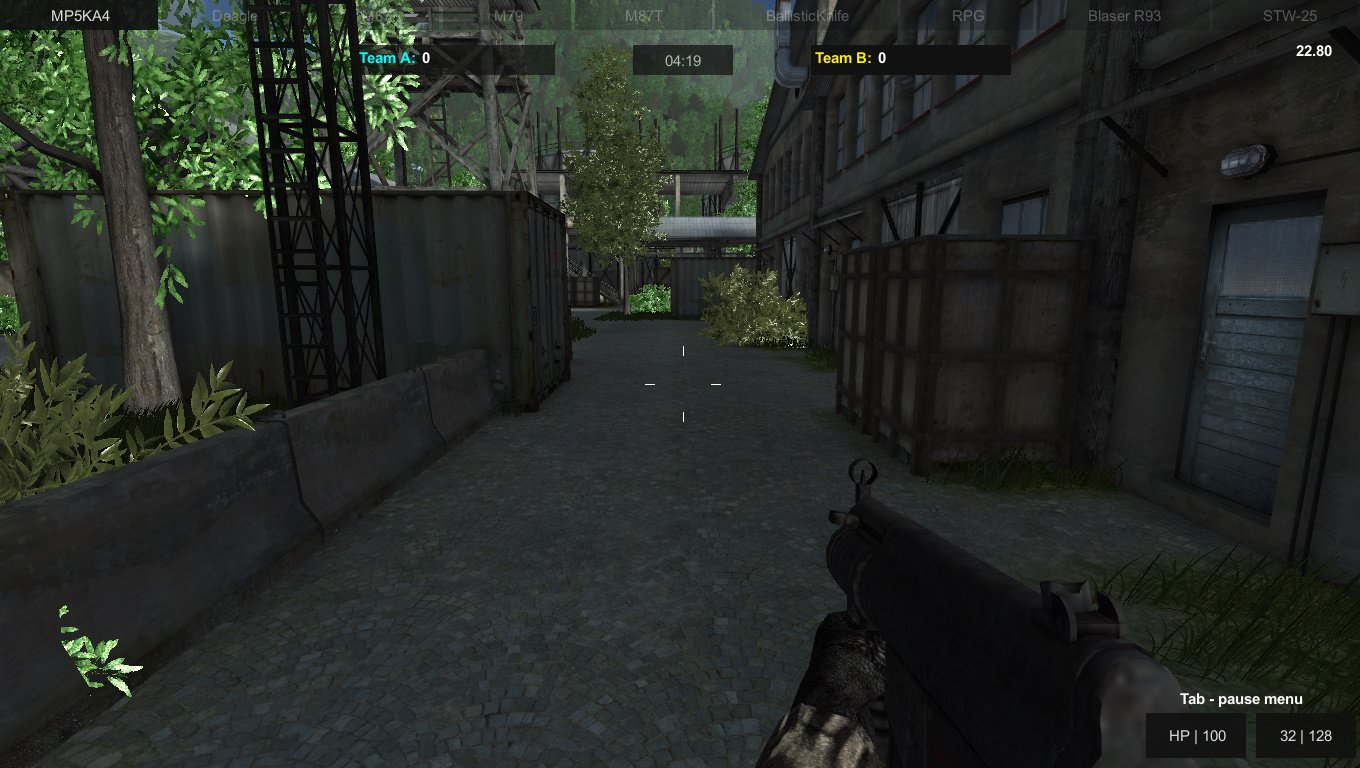Viewport: 1360px width, 768px height.
Task: Click the HP | 100 health box
Action: pyautogui.click(x=1196, y=735)
